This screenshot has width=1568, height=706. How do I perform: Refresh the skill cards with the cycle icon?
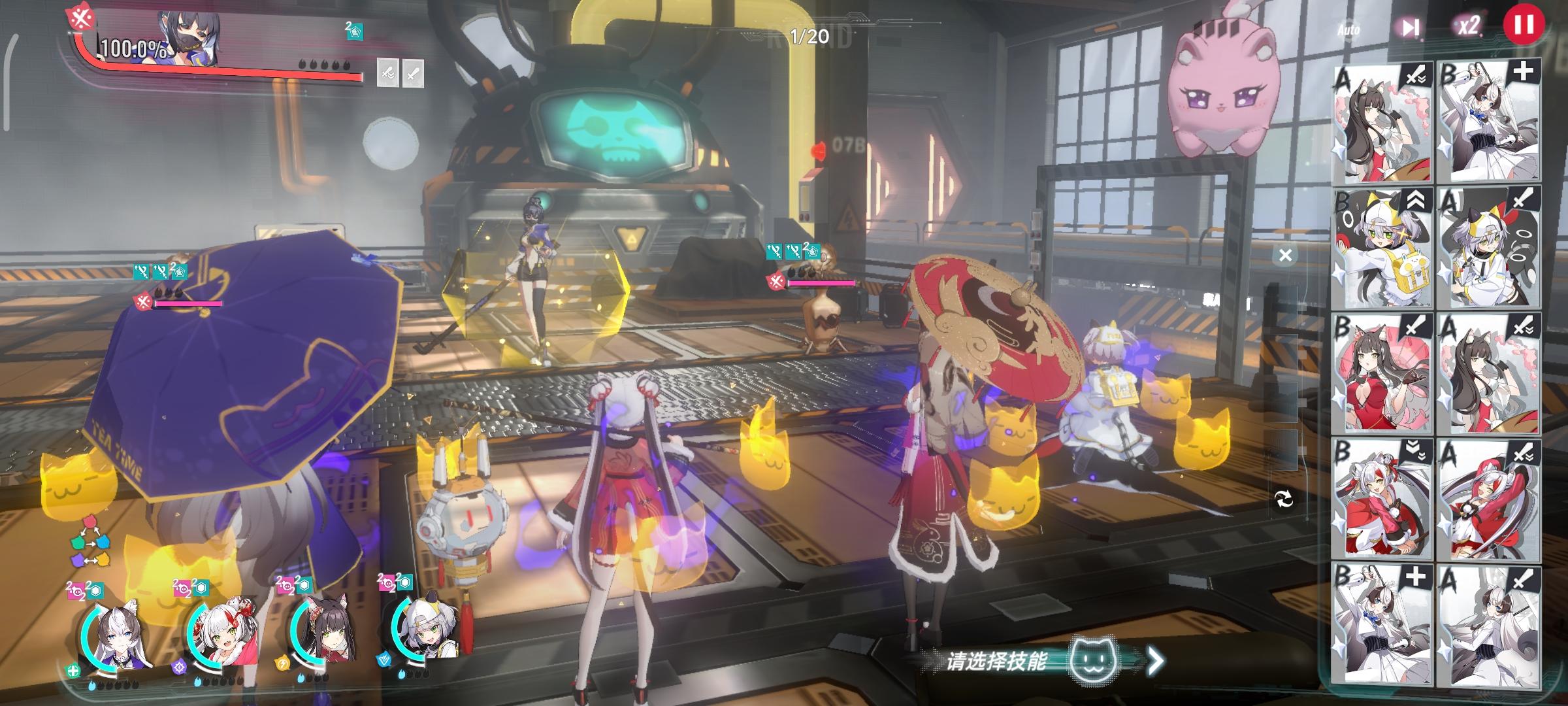click(1284, 500)
